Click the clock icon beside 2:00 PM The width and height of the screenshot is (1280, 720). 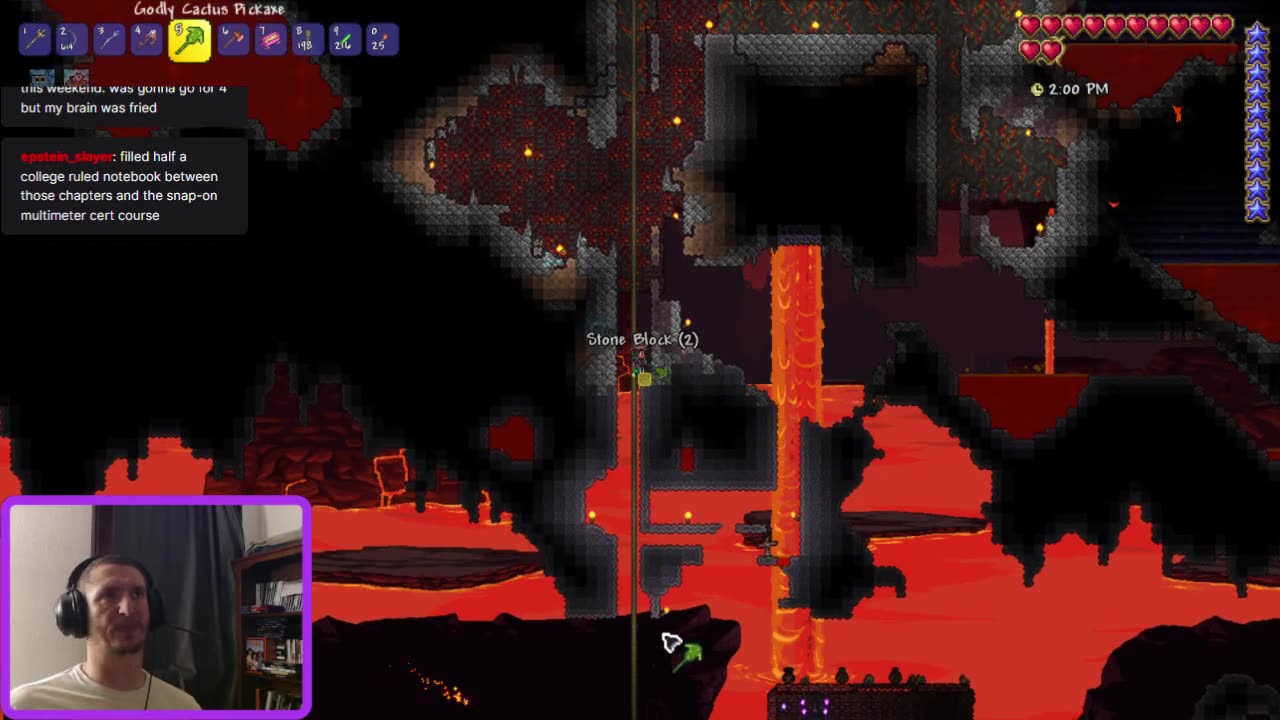coord(1037,89)
